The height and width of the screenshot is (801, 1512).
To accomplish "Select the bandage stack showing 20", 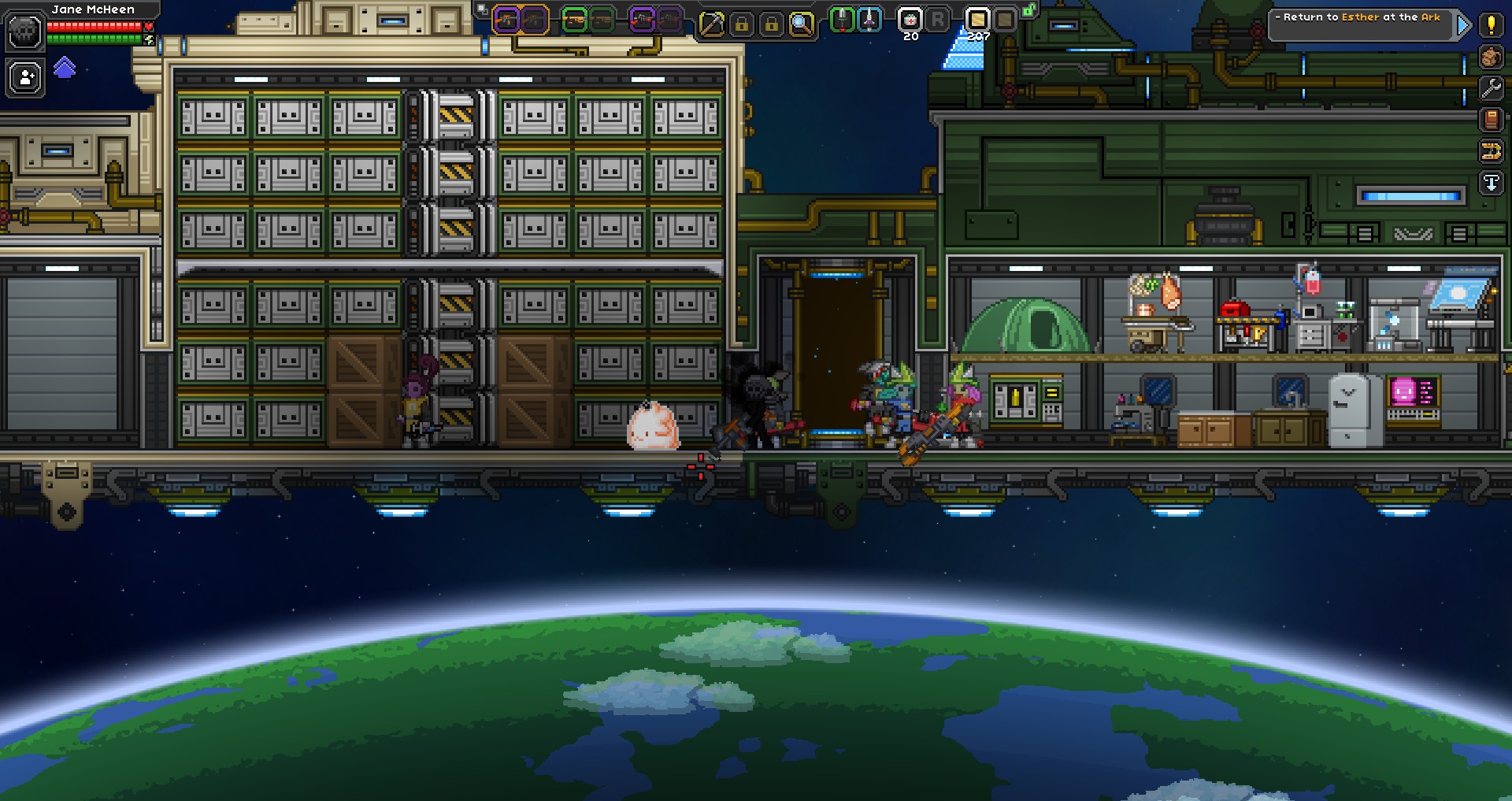I will [x=910, y=20].
